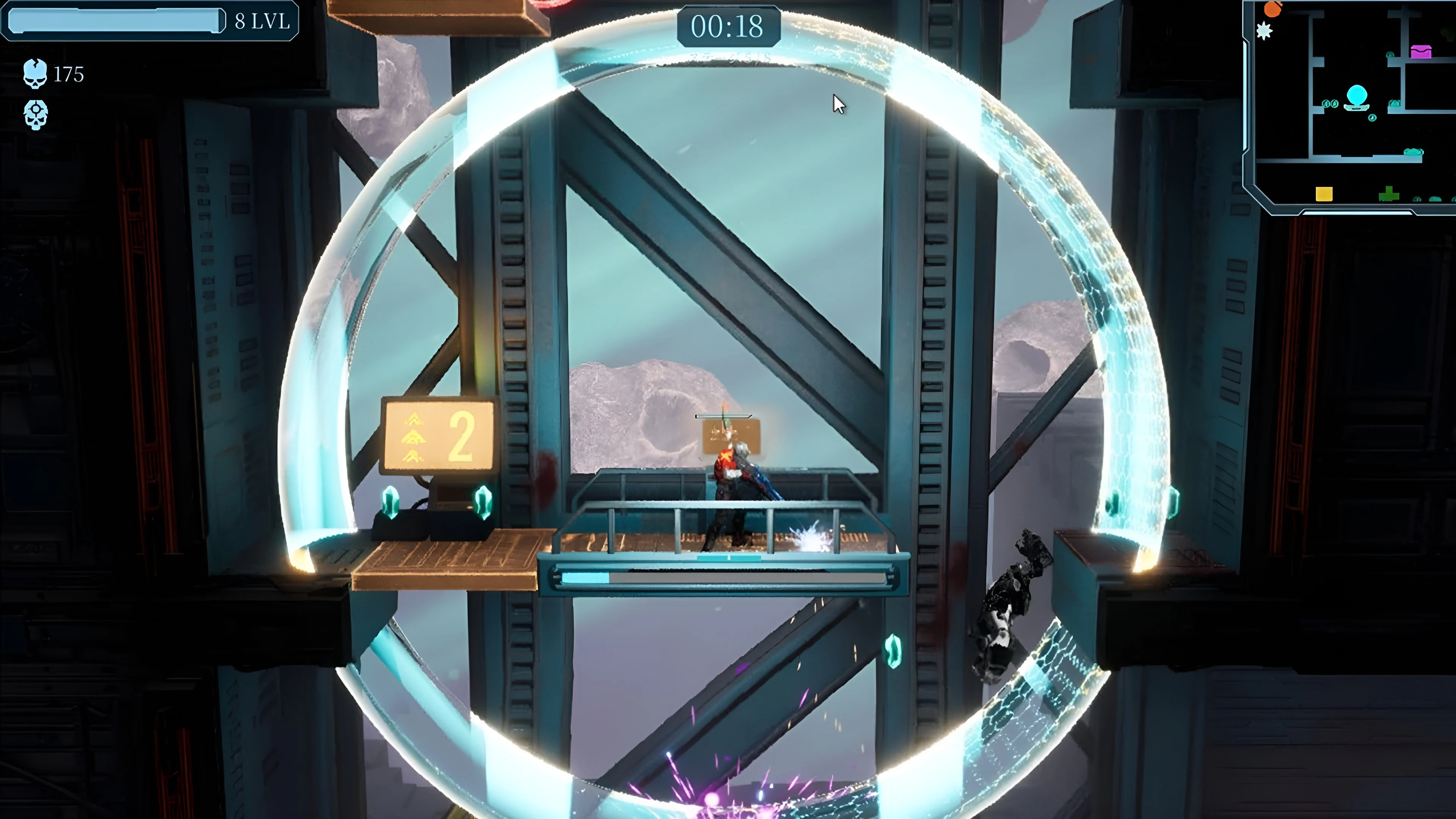The height and width of the screenshot is (819, 1456).
Task: Click the yellow square marker on the minimap
Action: (1324, 194)
